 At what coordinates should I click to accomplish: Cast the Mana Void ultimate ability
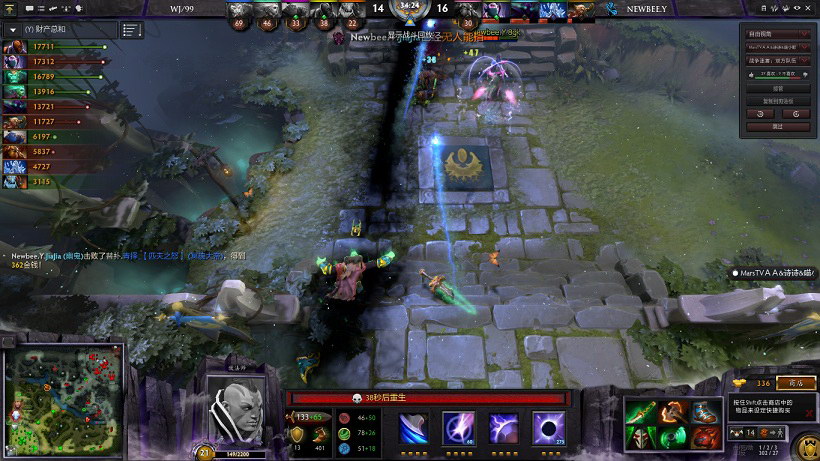click(548, 428)
